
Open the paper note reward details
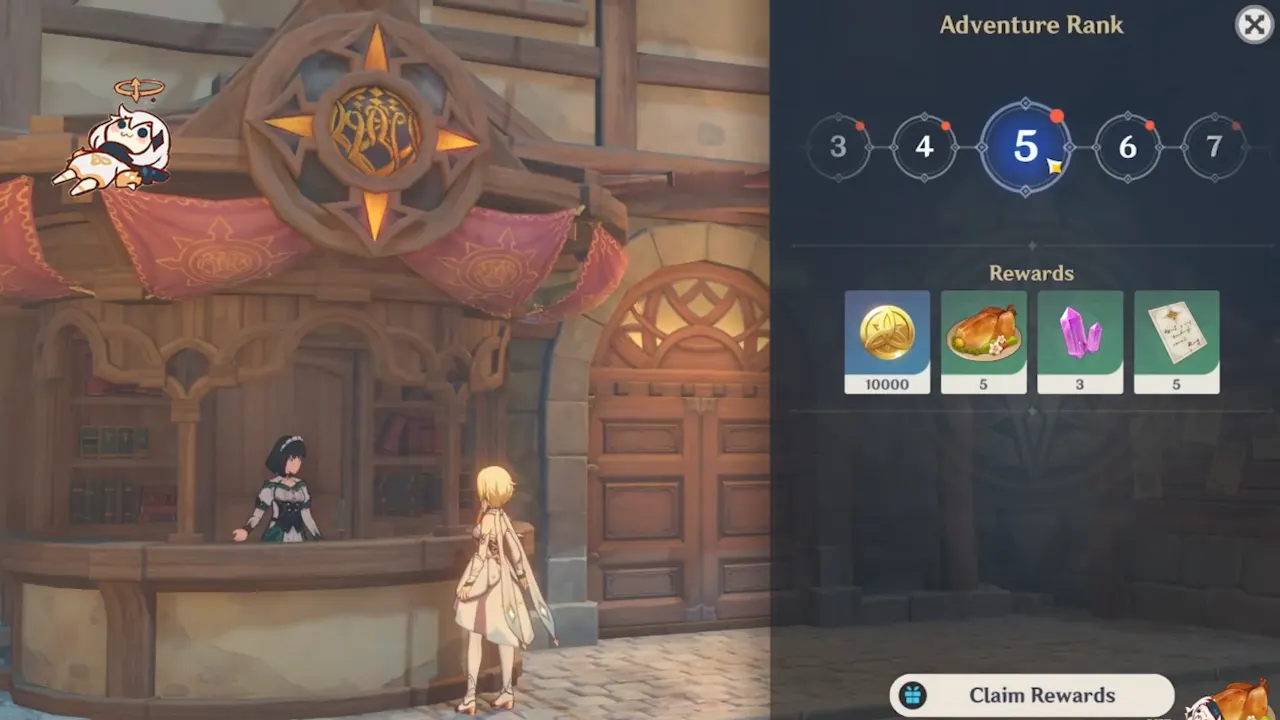pos(1177,342)
